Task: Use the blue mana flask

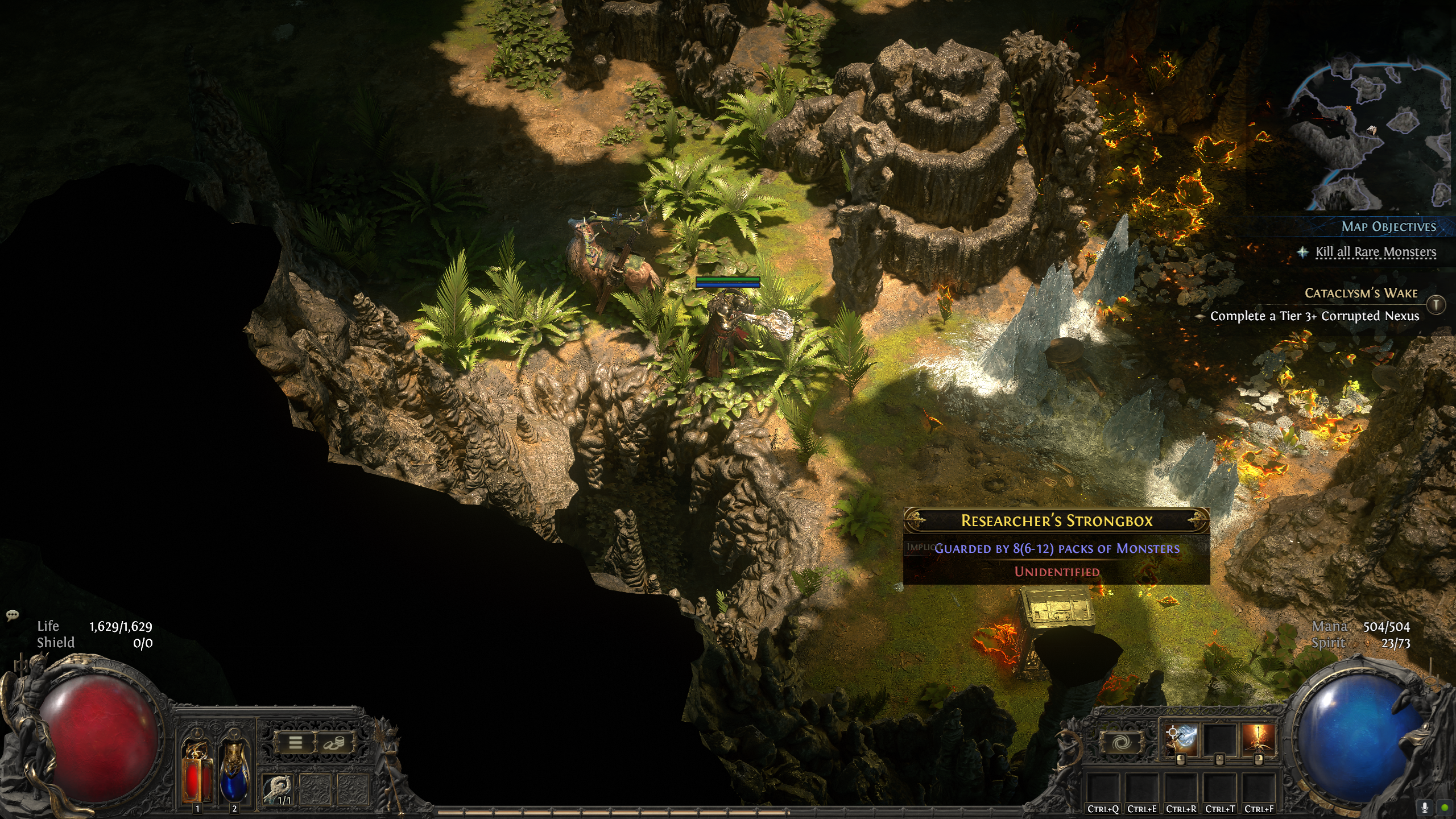Action: tap(234, 771)
